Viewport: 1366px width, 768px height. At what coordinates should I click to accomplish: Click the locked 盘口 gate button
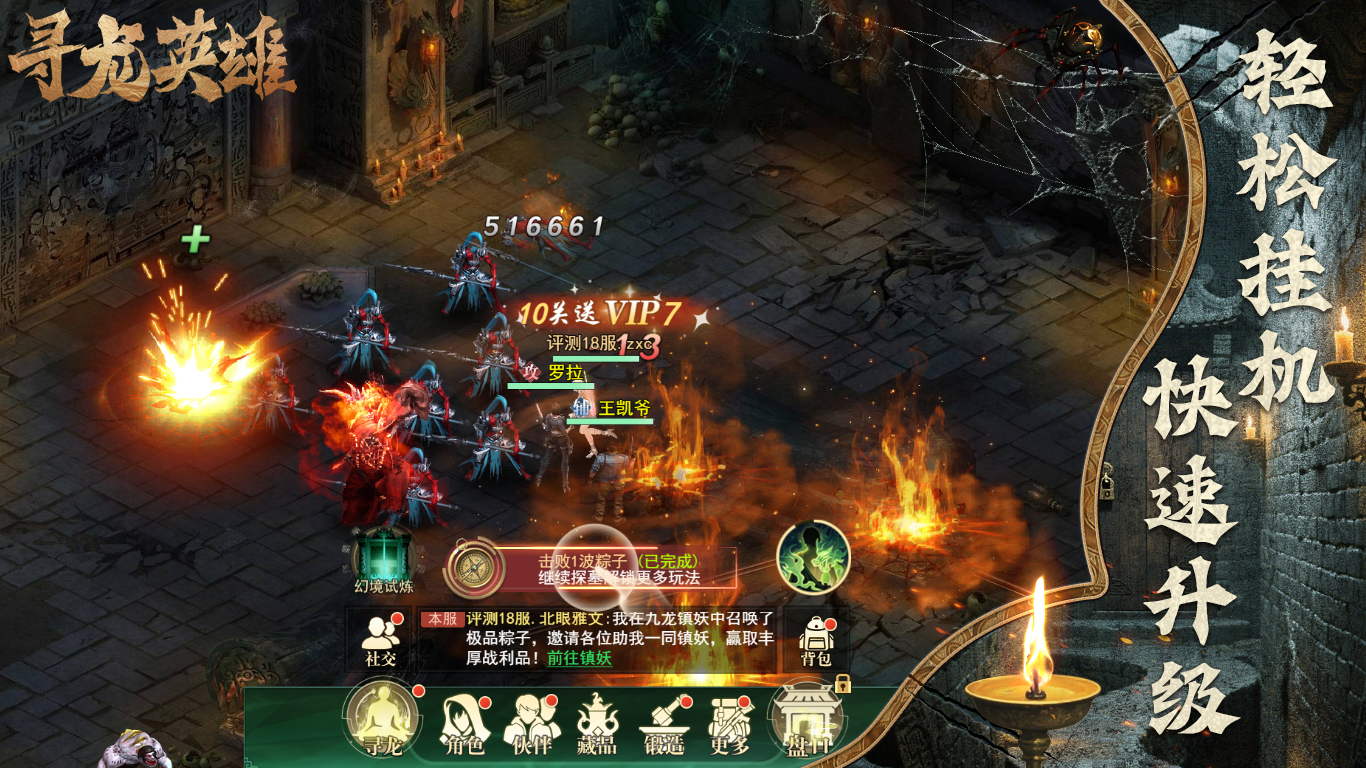(805, 722)
